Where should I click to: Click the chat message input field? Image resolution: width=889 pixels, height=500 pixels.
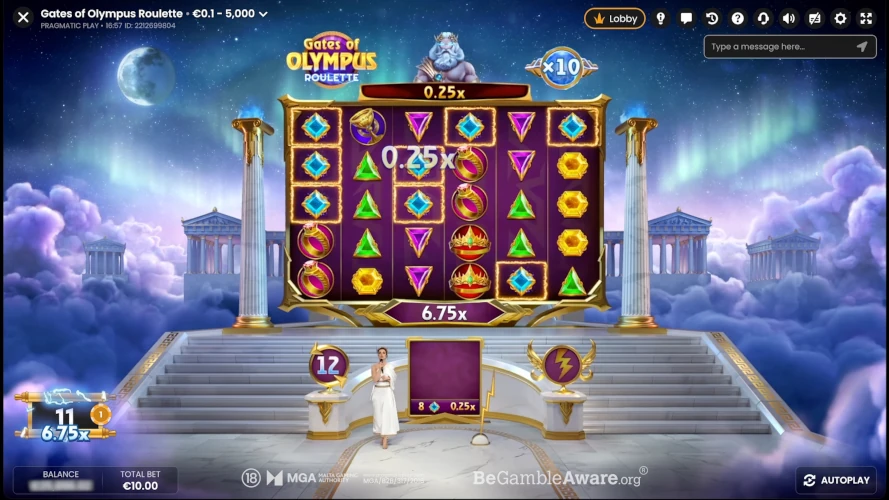click(775, 47)
